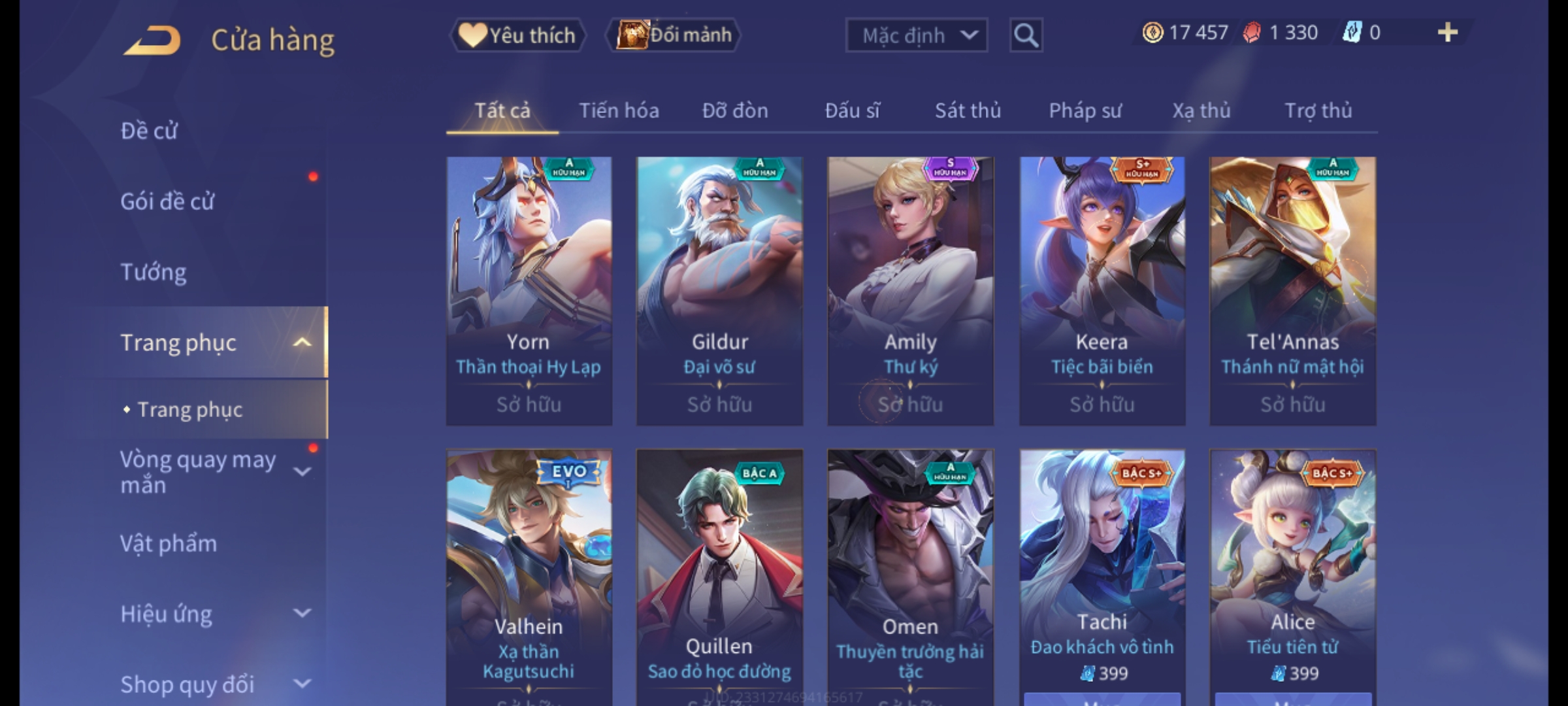Open the Gói đề cử menu
Image resolution: width=1568 pixels, height=706 pixels.
[x=167, y=201]
